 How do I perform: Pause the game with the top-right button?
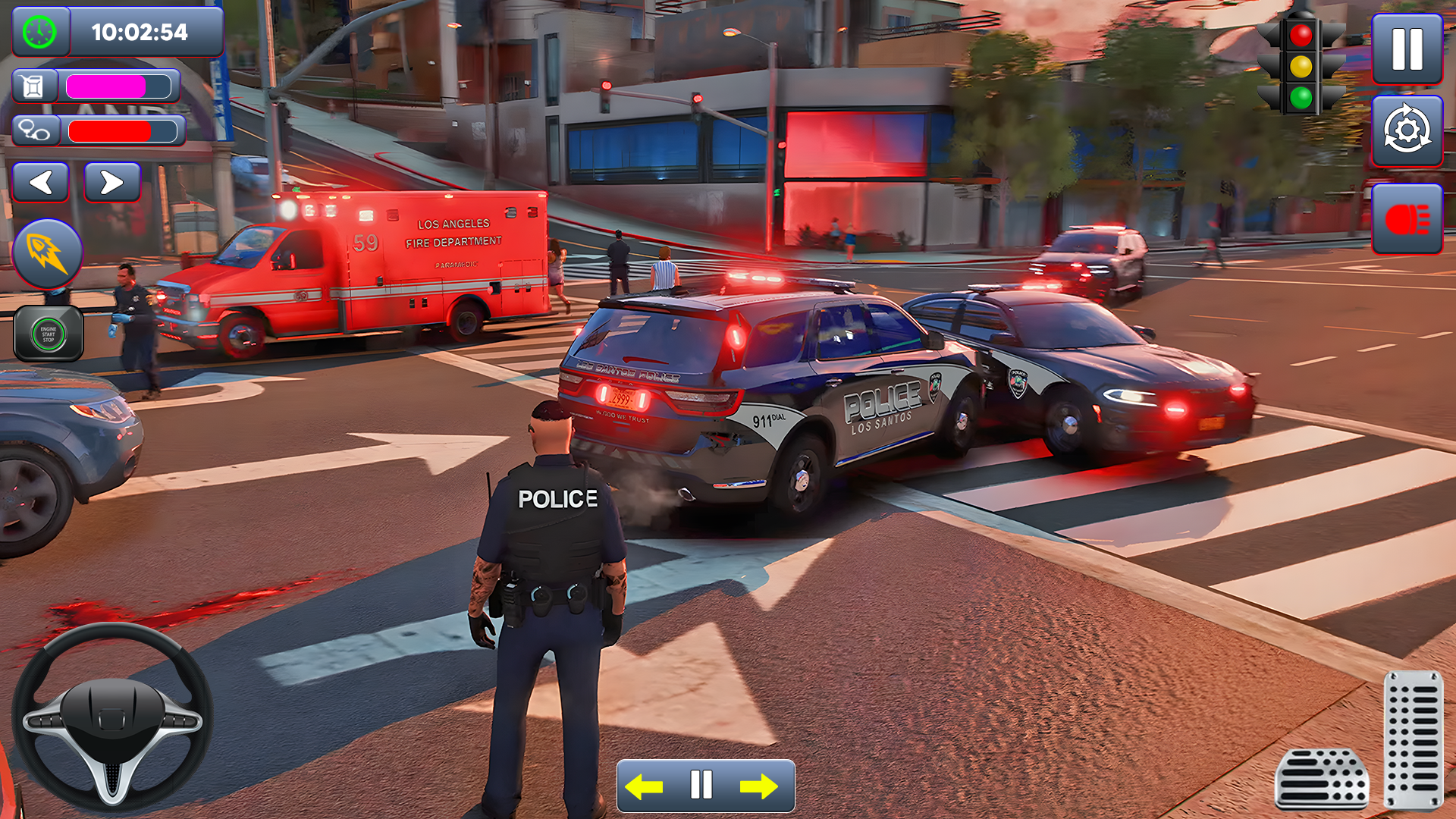click(1407, 49)
